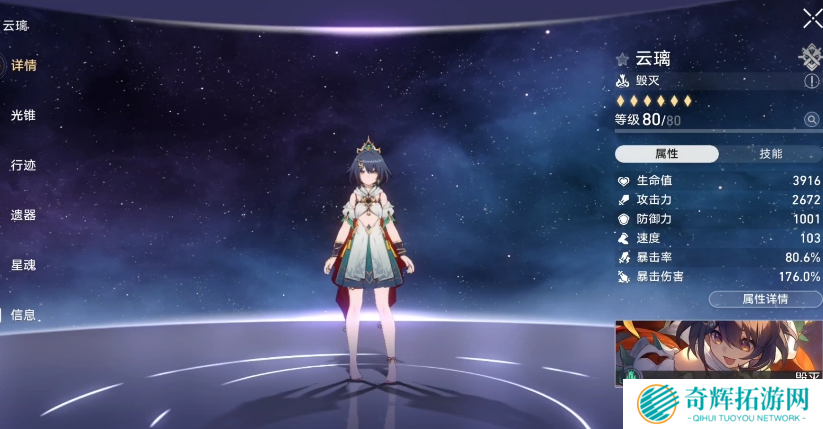Click the magnifier icon beside level
This screenshot has height=429, width=823.
point(811,120)
